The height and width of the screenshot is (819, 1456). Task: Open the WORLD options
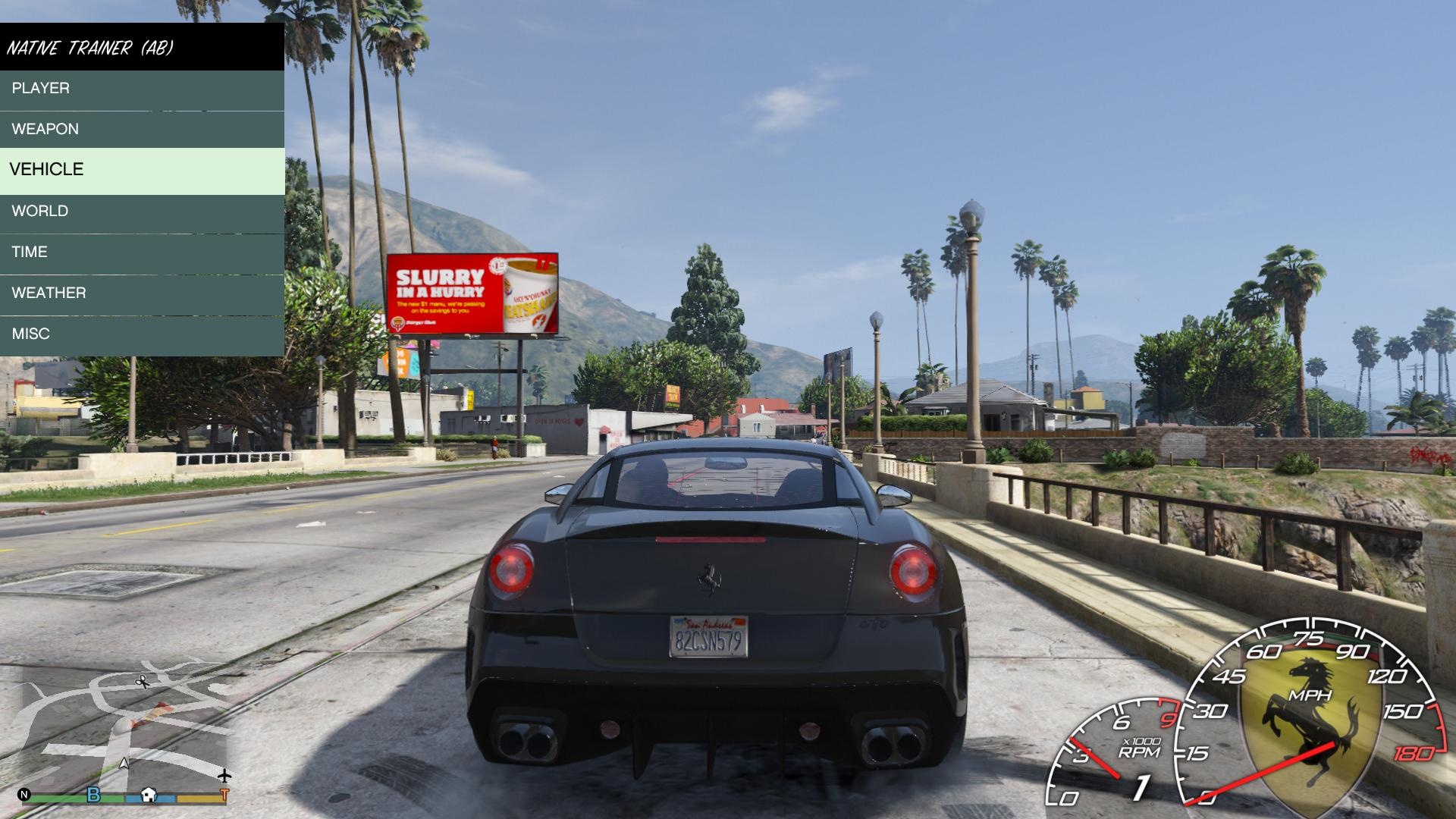(x=142, y=212)
